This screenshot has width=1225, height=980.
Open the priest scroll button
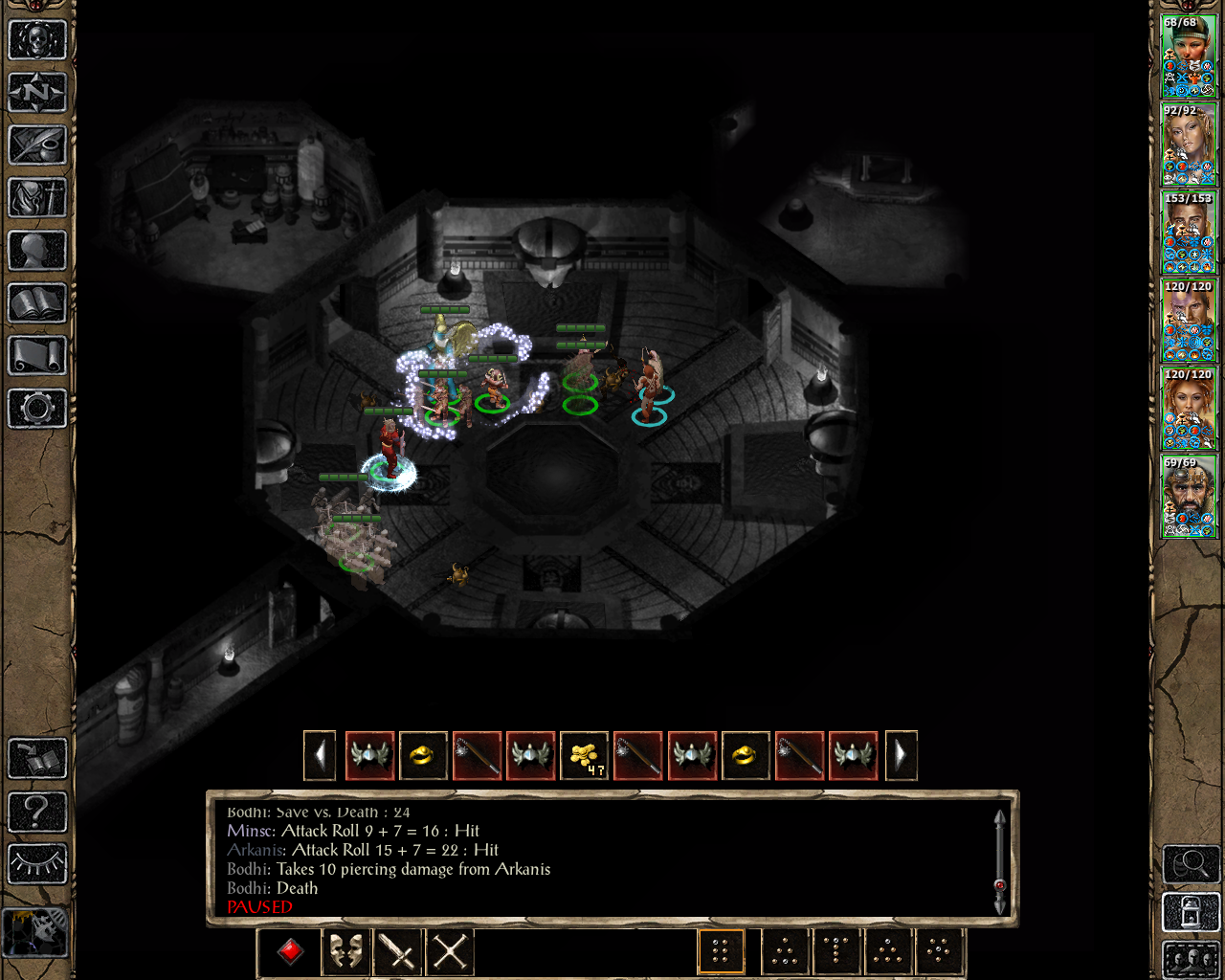point(37,356)
